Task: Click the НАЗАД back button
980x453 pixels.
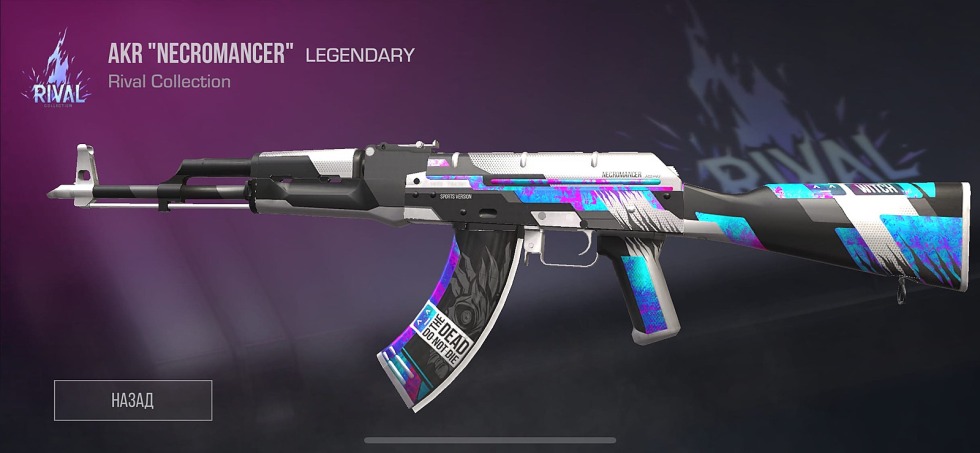Action: (x=133, y=400)
